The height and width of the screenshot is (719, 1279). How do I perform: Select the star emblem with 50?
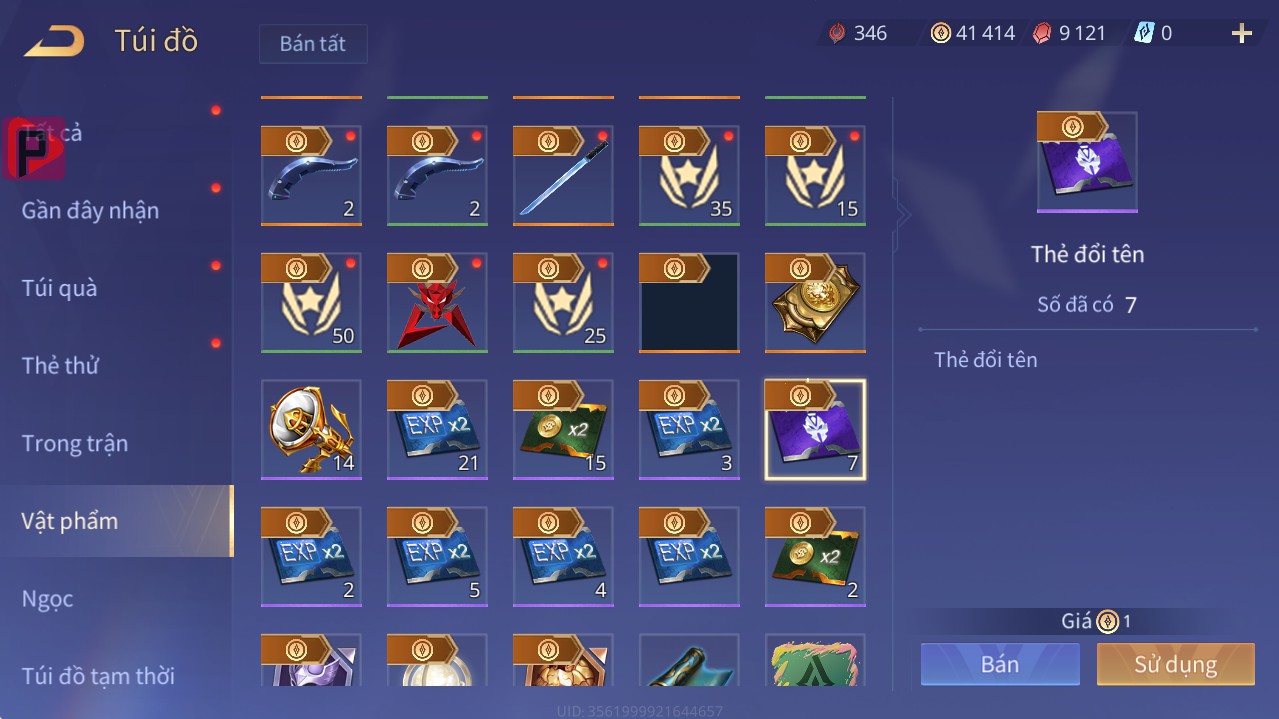point(311,303)
